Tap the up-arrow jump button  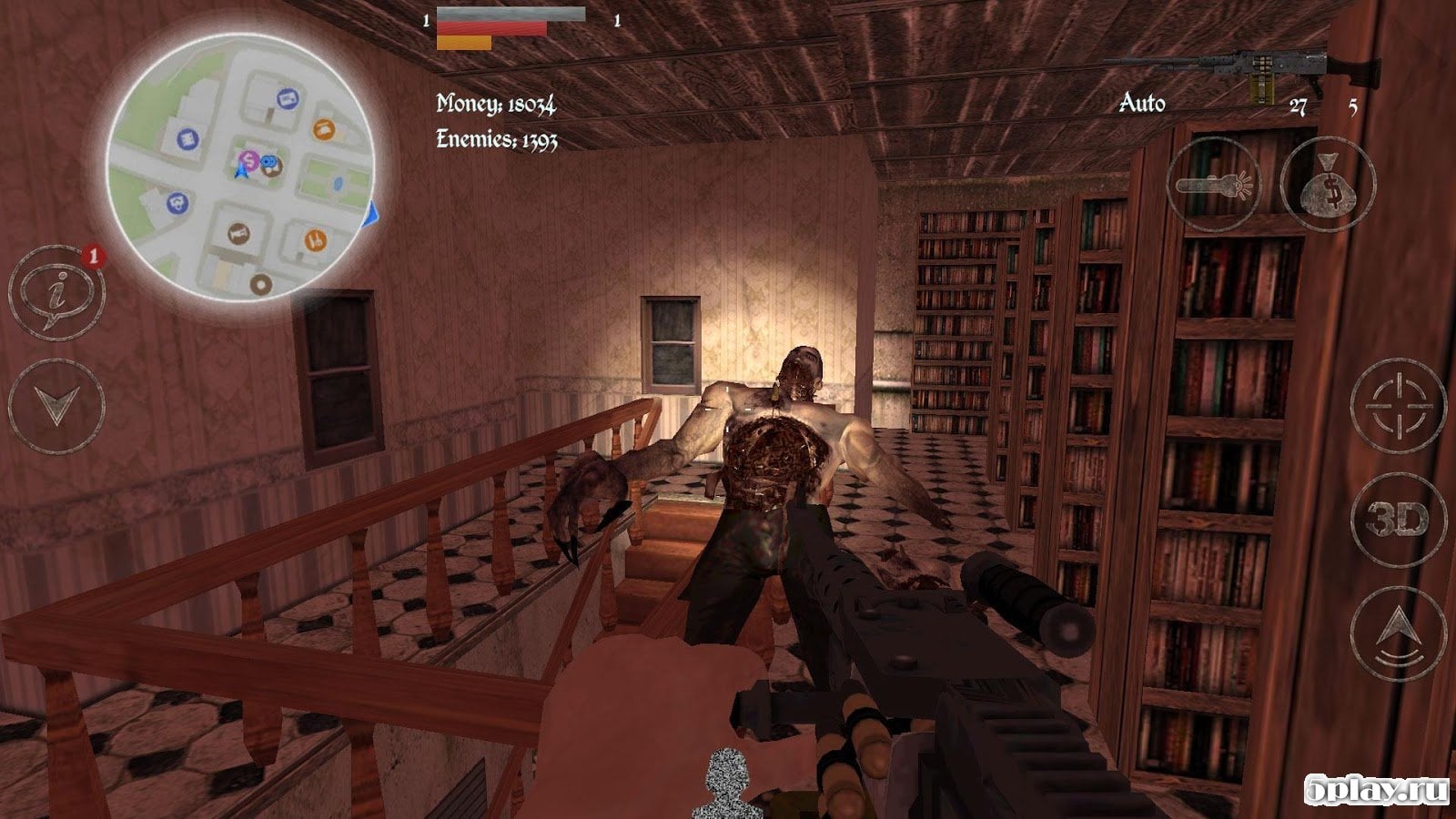coord(1398,633)
